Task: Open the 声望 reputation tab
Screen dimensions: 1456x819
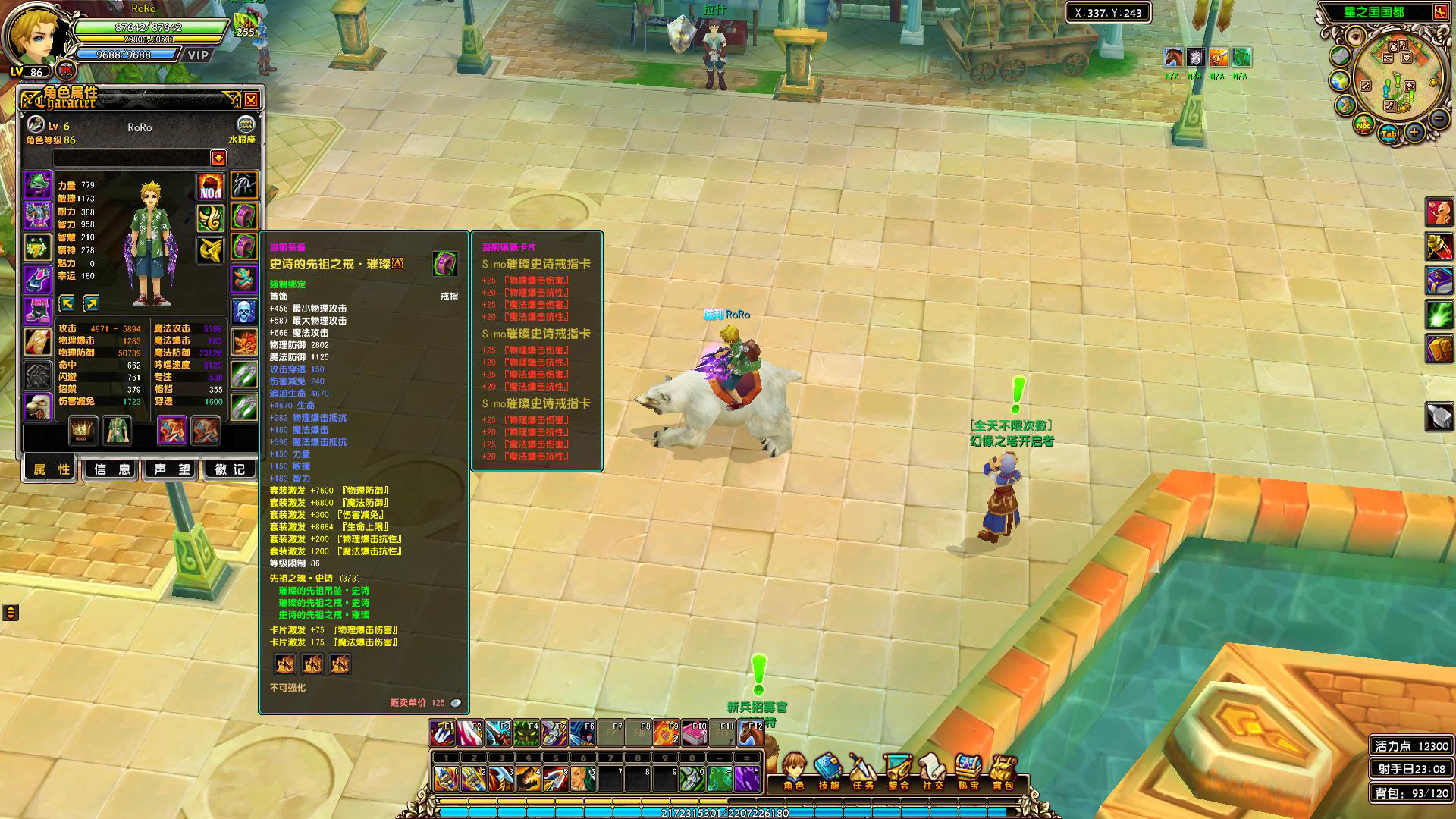Action: (x=172, y=469)
